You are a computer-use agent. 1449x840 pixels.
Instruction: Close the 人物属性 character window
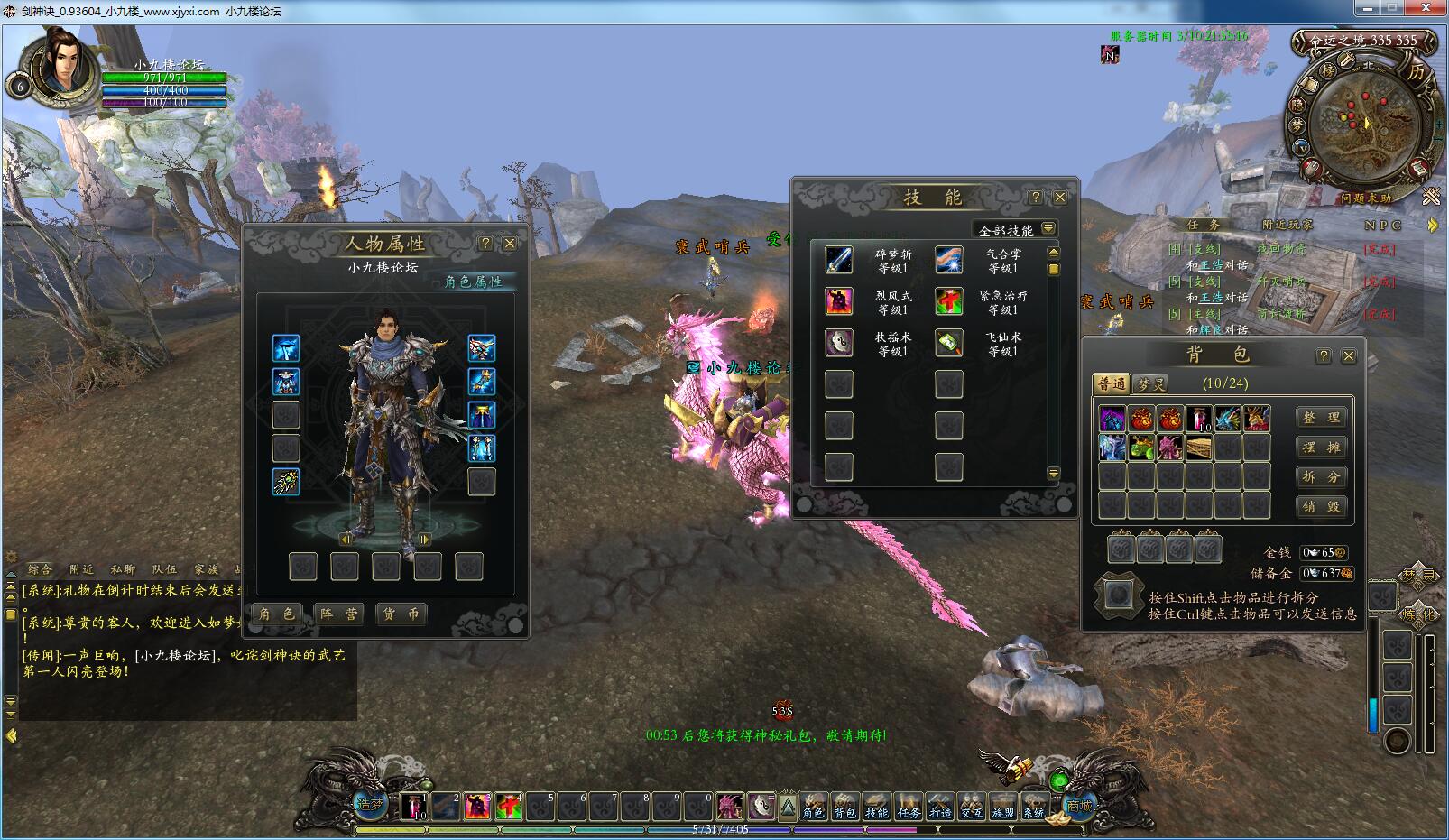click(510, 244)
